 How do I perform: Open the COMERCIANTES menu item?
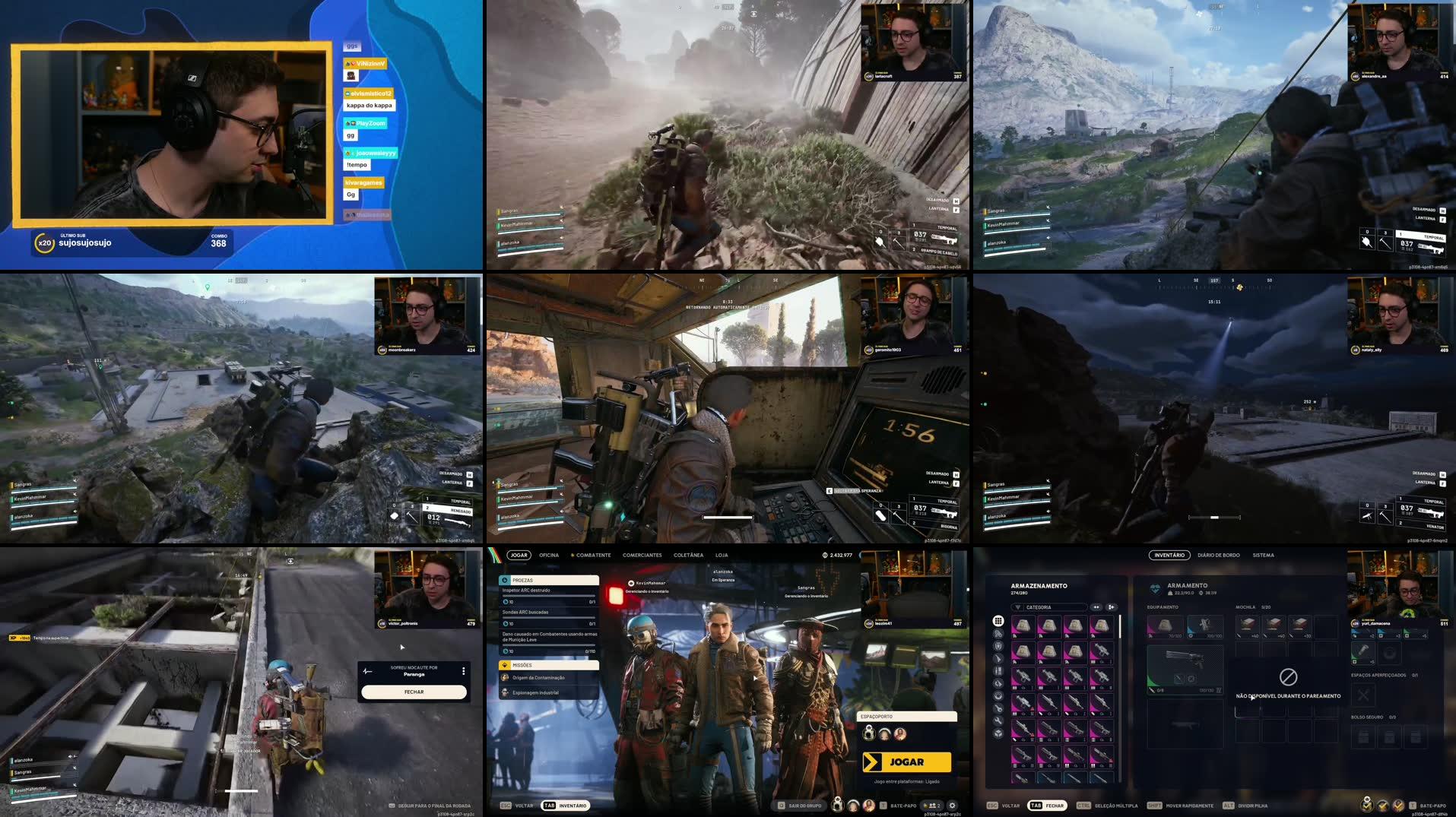[642, 555]
